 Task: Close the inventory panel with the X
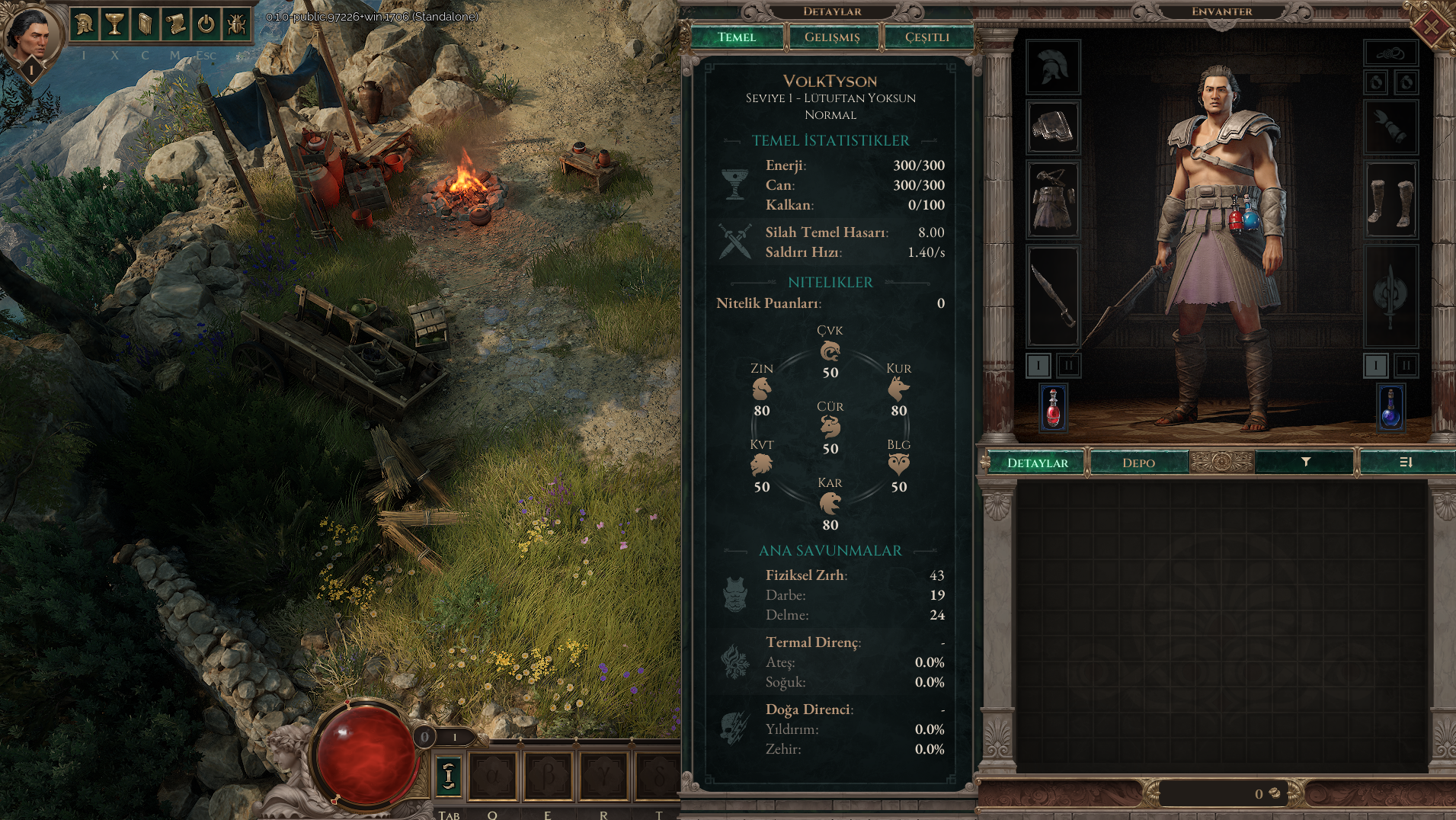[1430, 28]
